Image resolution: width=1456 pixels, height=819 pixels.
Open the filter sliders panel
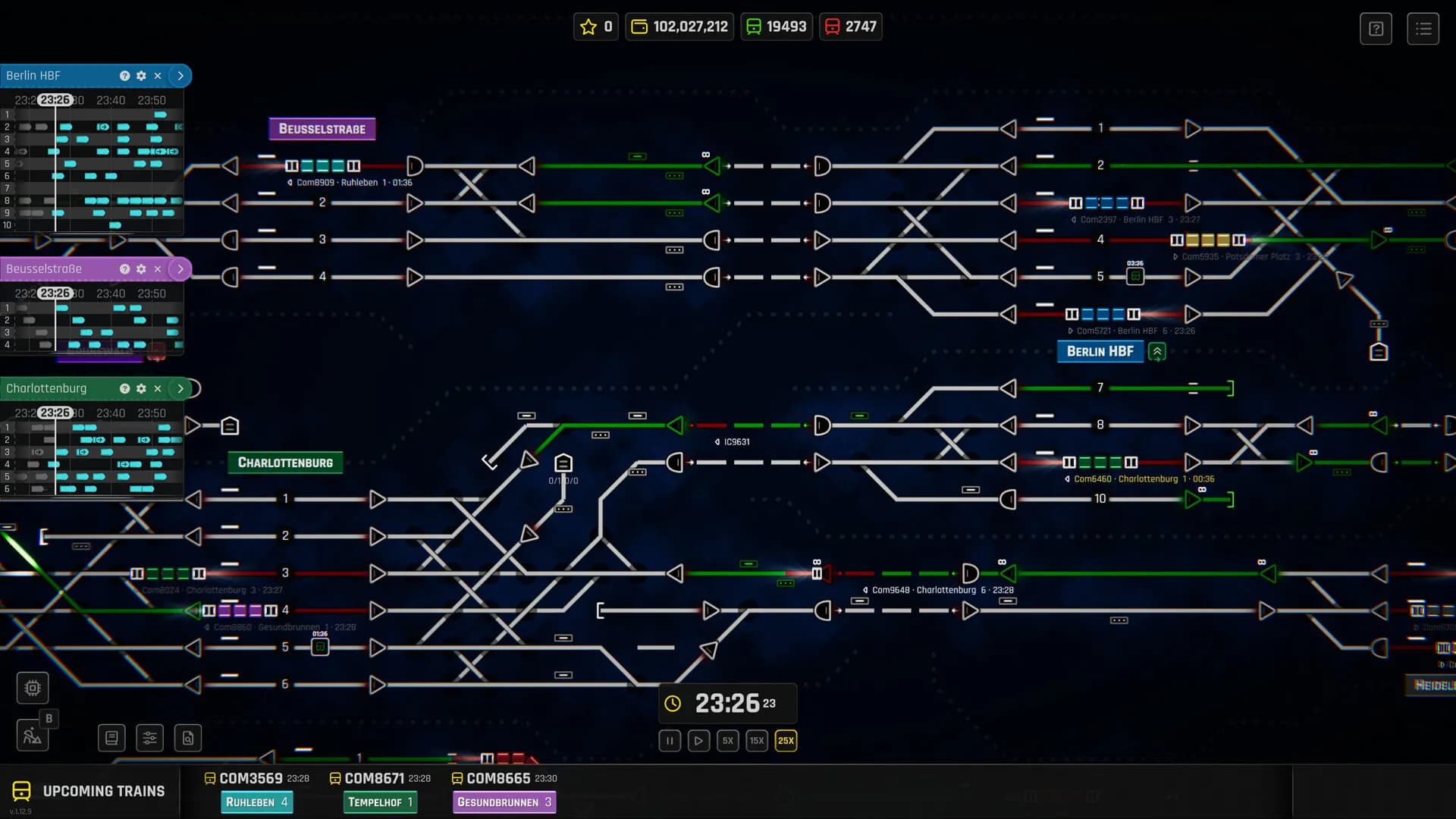point(149,737)
